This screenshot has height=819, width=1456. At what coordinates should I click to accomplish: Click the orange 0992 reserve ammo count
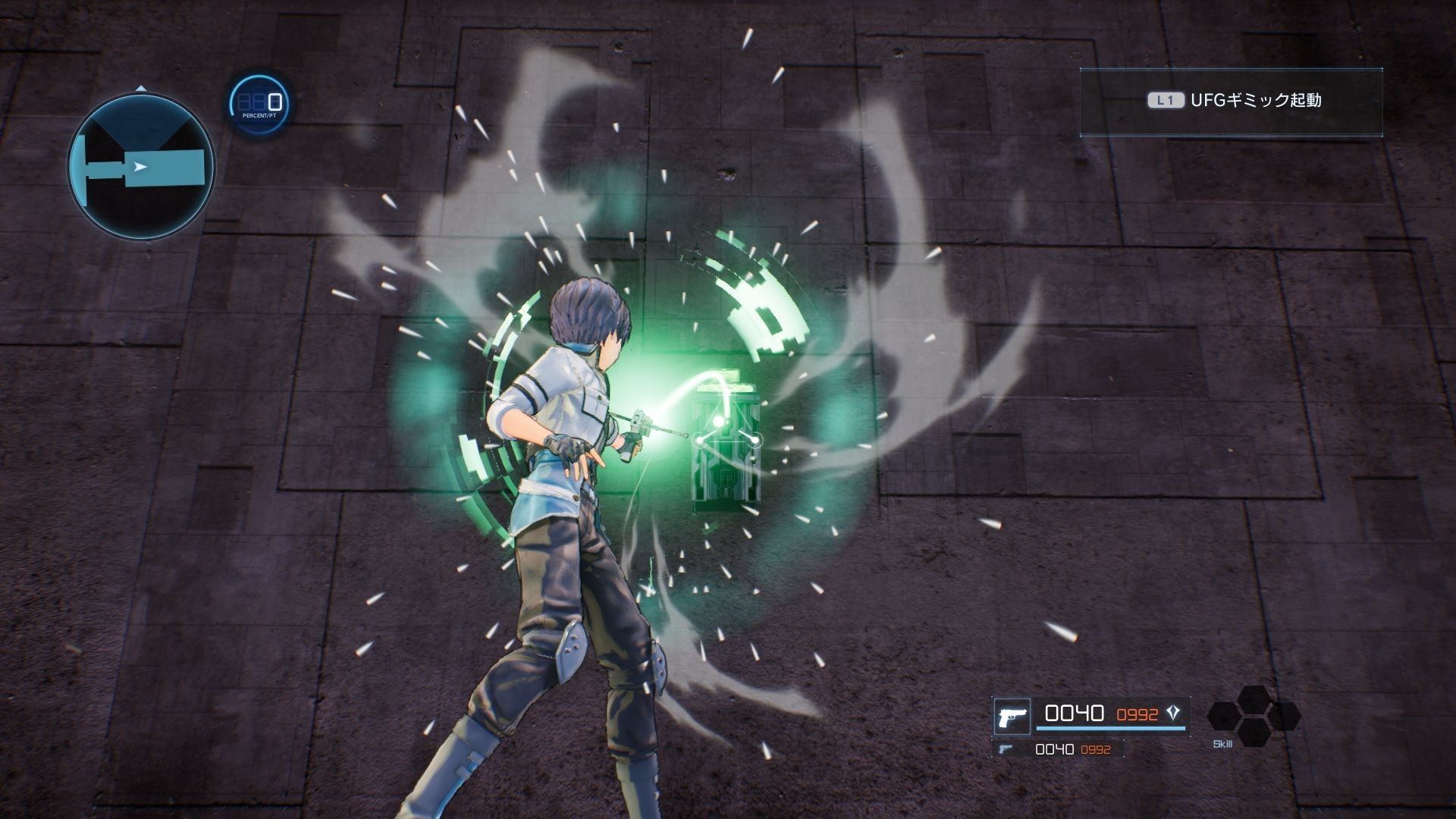click(1137, 713)
